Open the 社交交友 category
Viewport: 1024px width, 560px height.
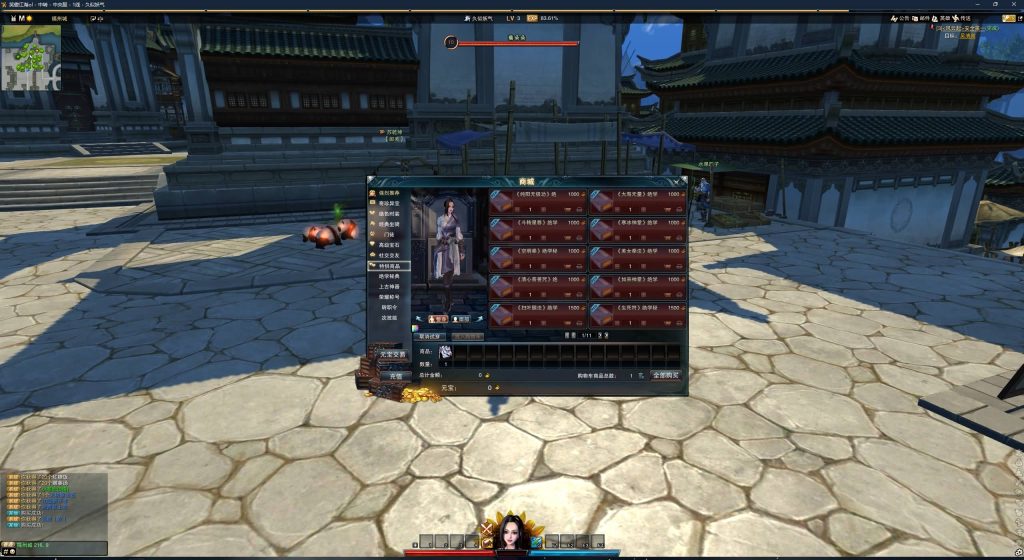[x=390, y=256]
